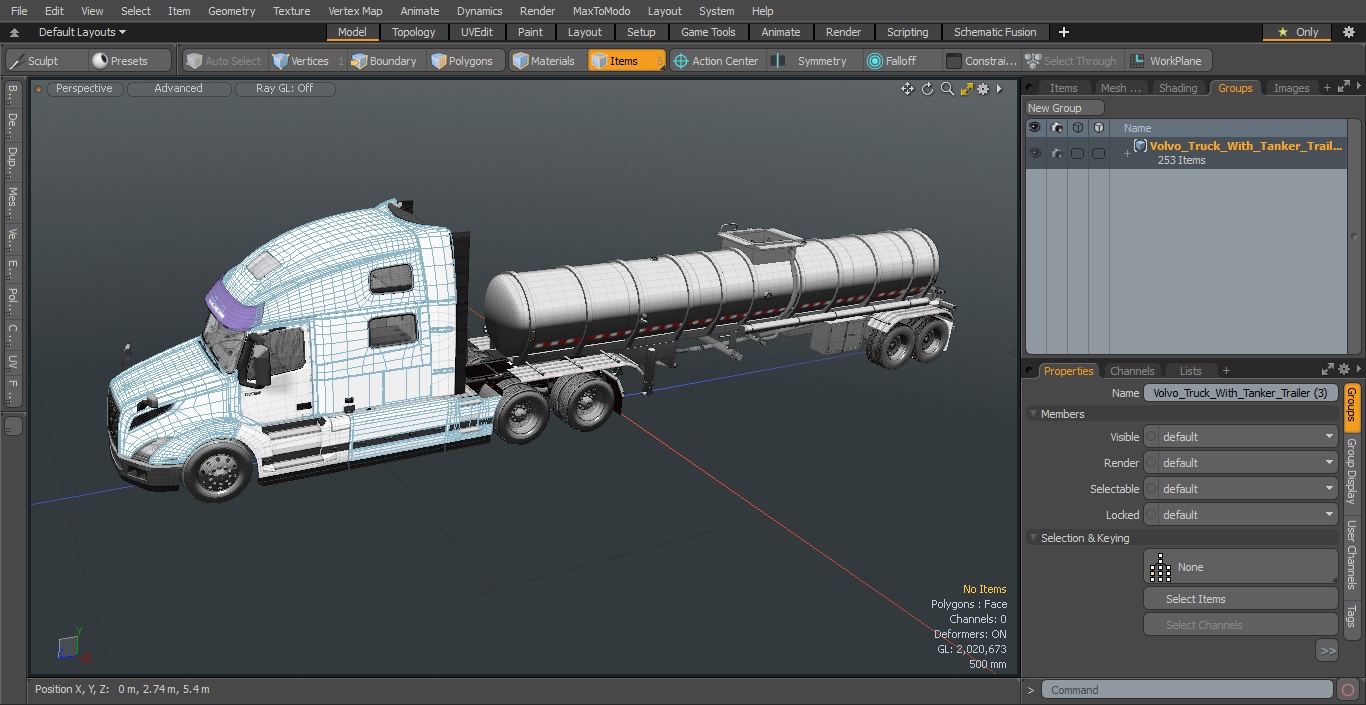
Task: Open the Perspective view dropdown
Action: point(84,88)
